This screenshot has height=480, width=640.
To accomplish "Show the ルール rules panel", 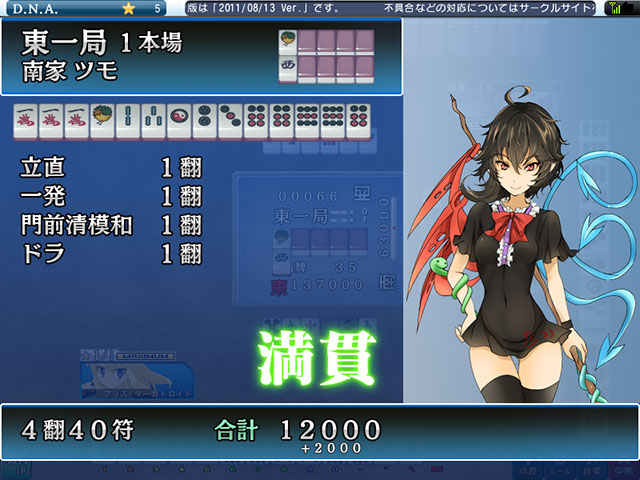I will tap(560, 469).
